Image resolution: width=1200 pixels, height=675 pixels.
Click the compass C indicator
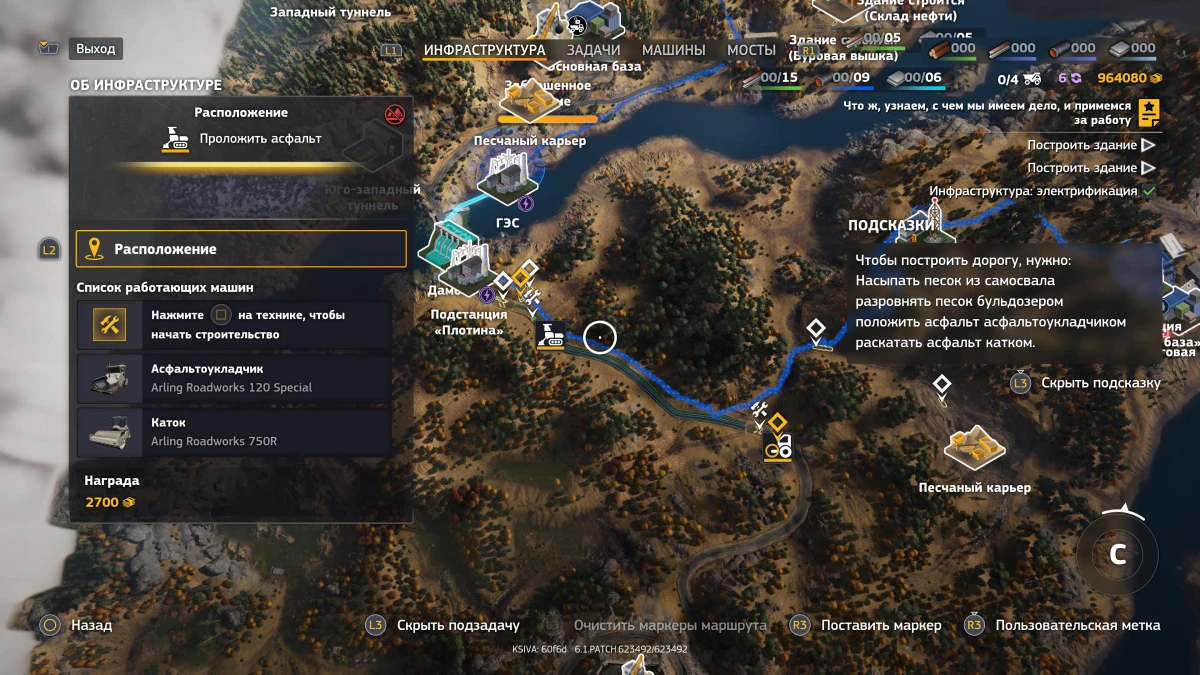tap(1117, 555)
